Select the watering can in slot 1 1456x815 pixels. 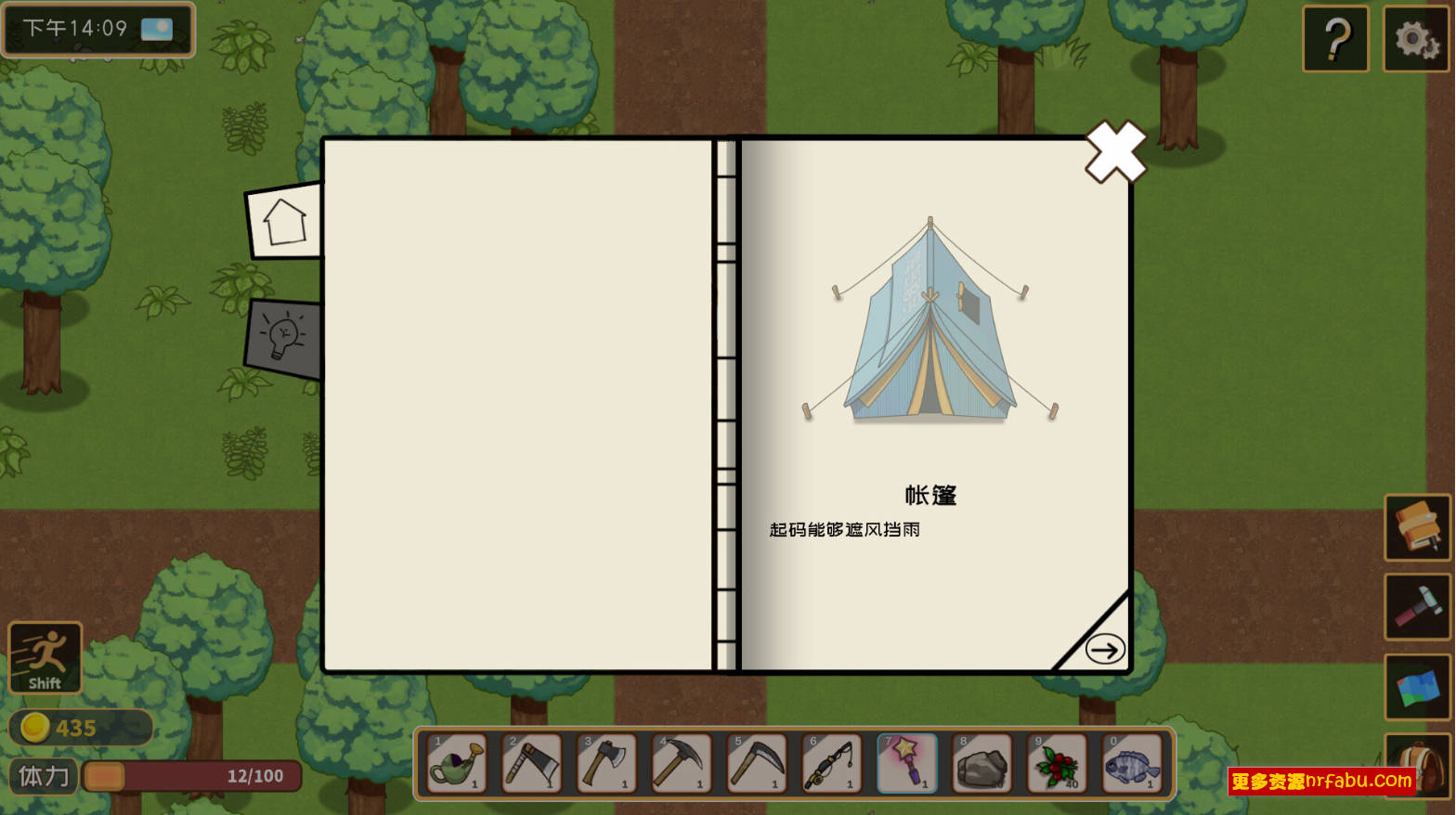point(455,763)
